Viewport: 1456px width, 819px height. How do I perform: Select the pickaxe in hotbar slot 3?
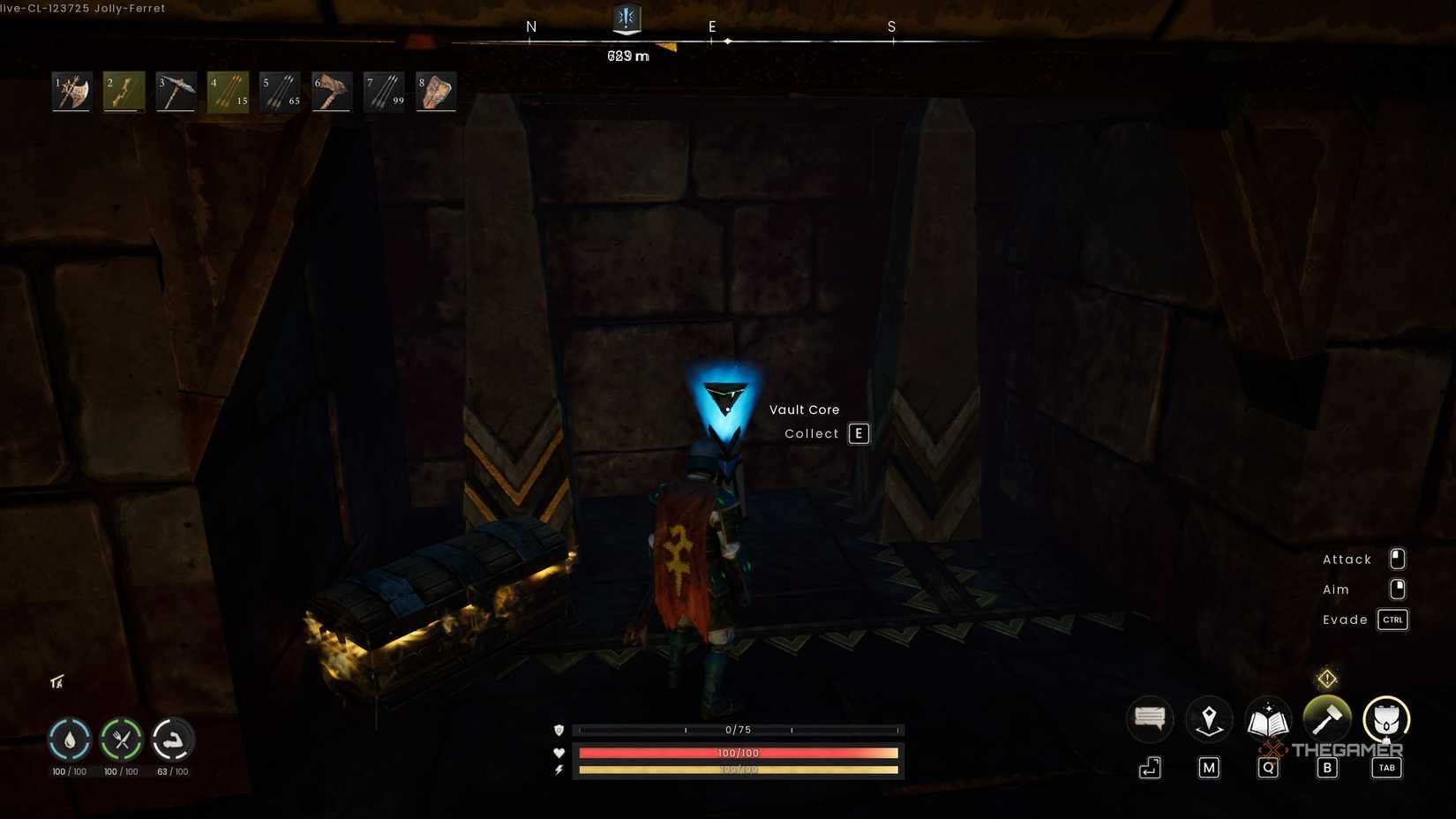(x=175, y=91)
